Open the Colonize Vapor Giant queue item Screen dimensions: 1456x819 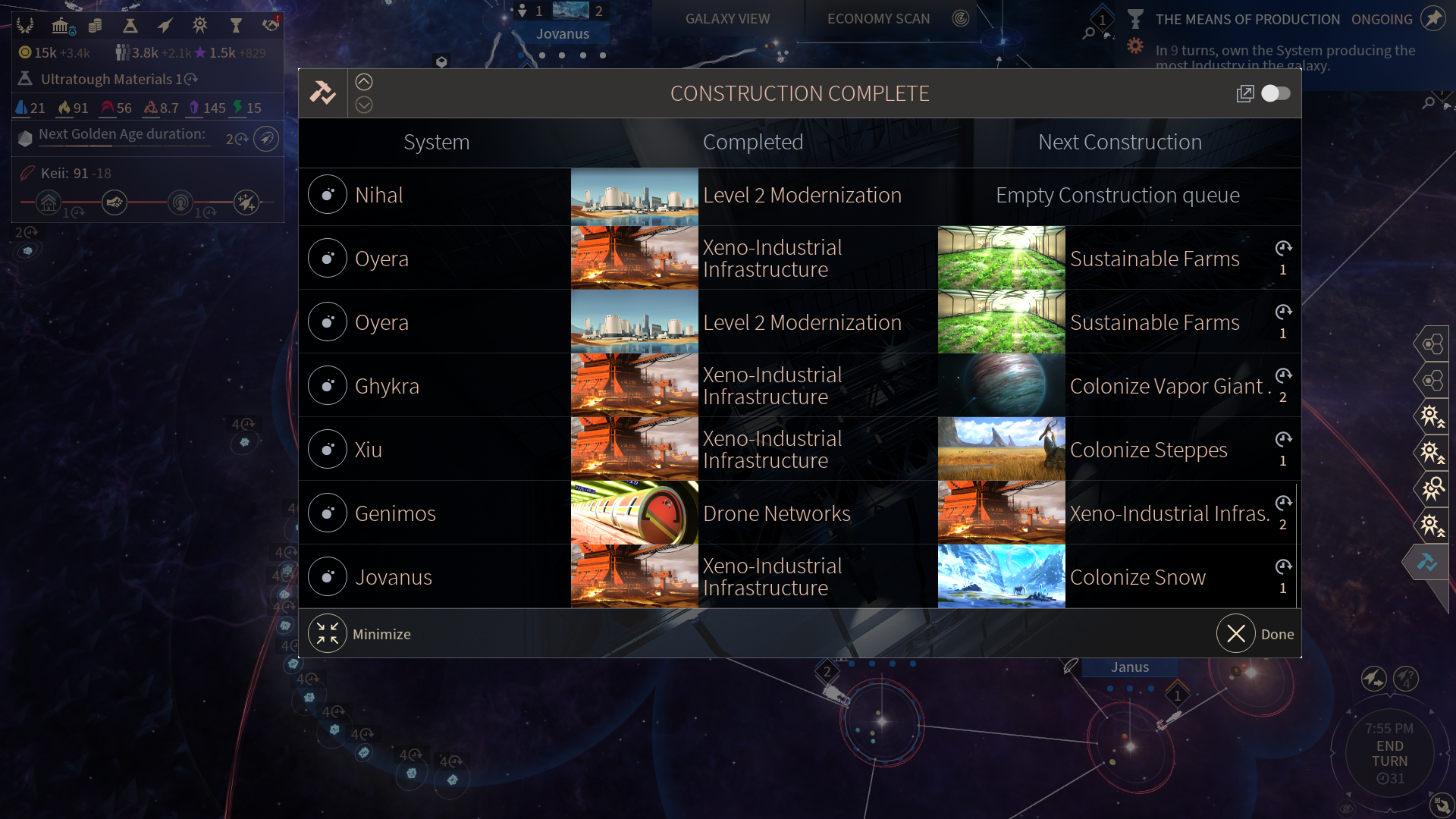point(1166,386)
